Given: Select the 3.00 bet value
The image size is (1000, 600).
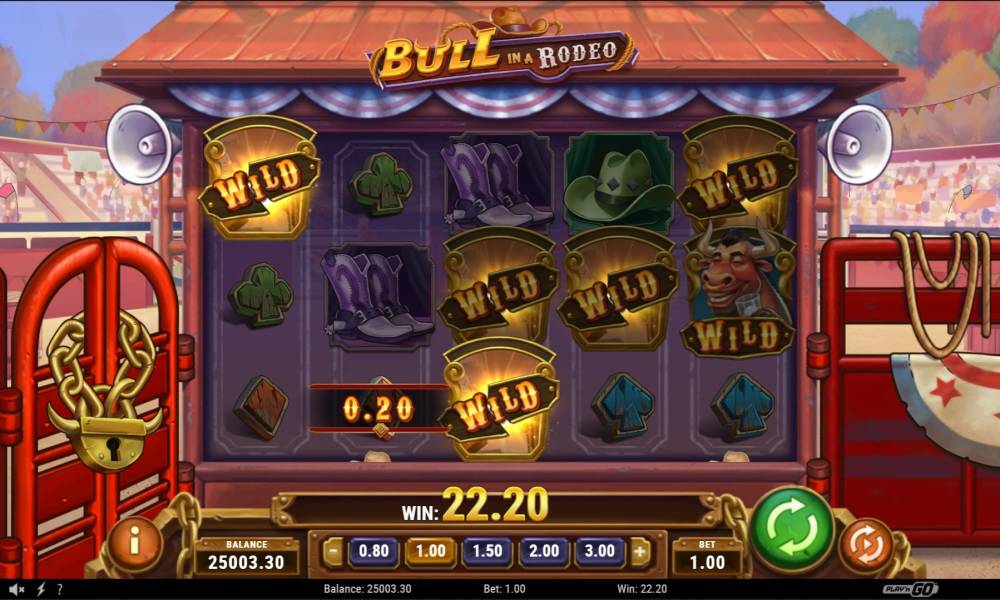Looking at the screenshot, I should 601,551.
